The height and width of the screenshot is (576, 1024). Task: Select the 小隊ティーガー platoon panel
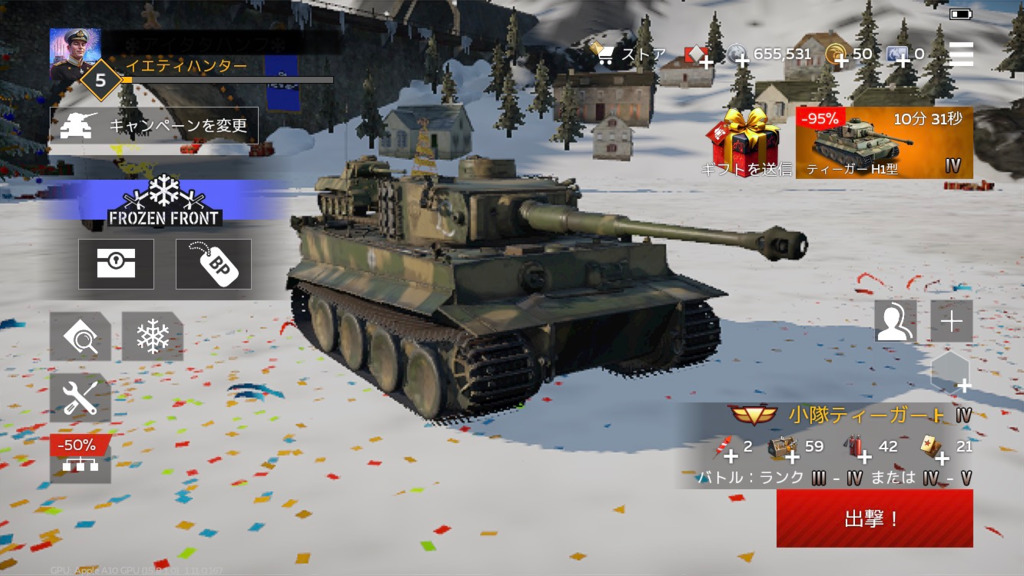pos(850,414)
